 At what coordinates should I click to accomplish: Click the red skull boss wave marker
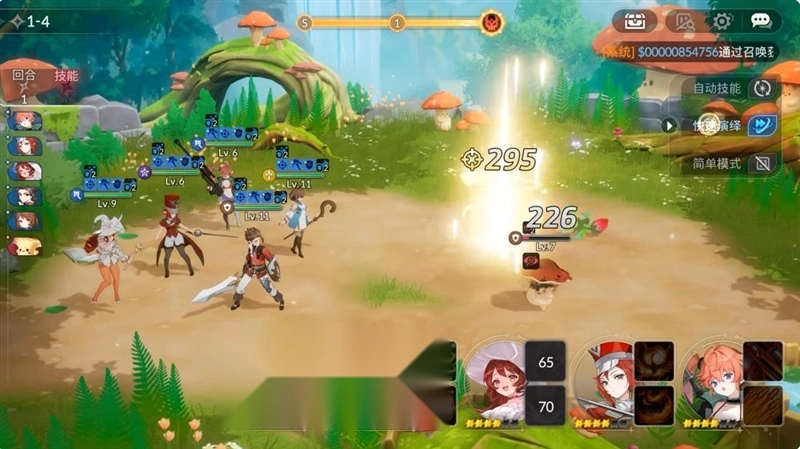[x=491, y=22]
